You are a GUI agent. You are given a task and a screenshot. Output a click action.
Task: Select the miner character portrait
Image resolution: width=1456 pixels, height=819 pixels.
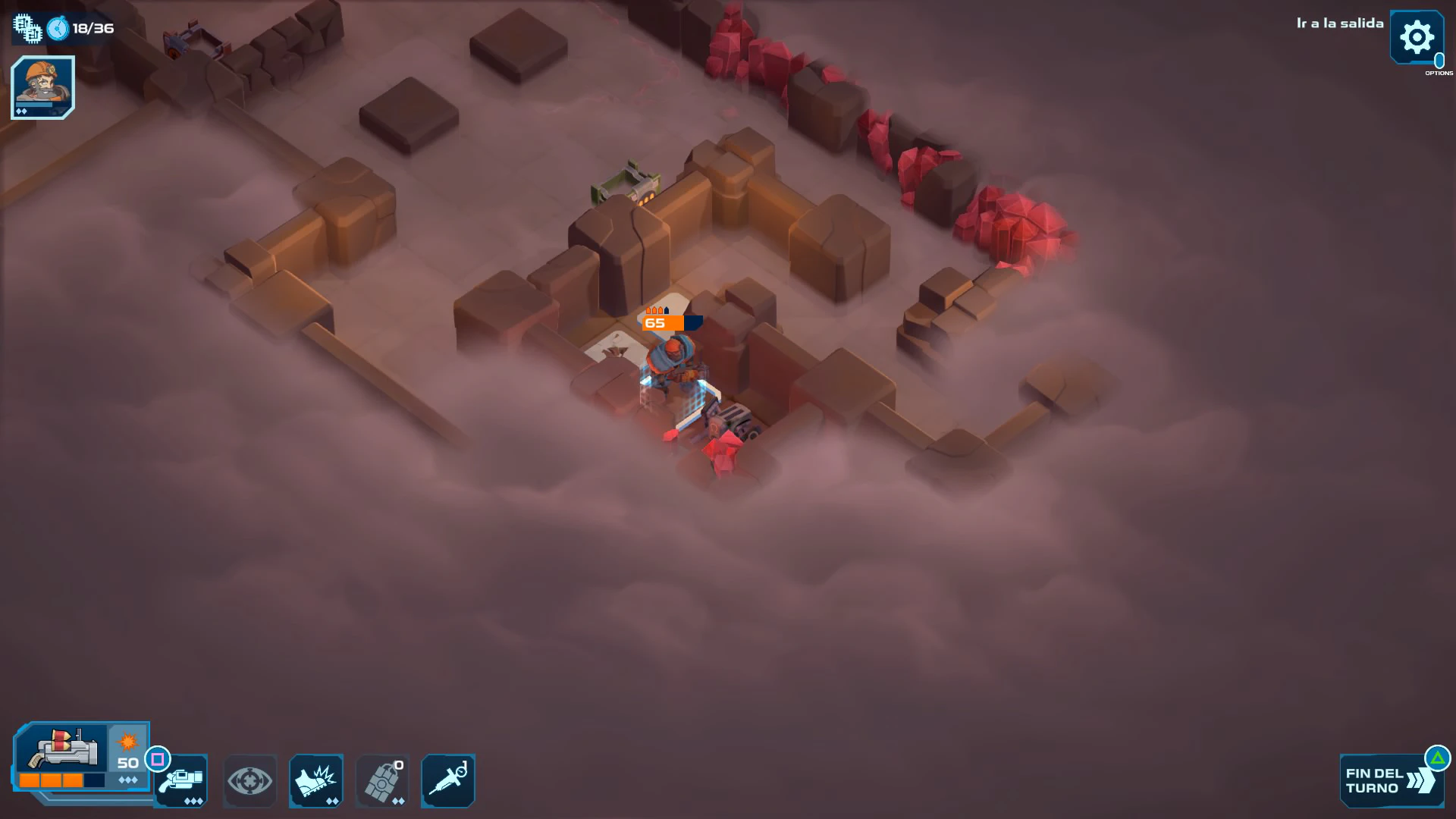tap(42, 86)
